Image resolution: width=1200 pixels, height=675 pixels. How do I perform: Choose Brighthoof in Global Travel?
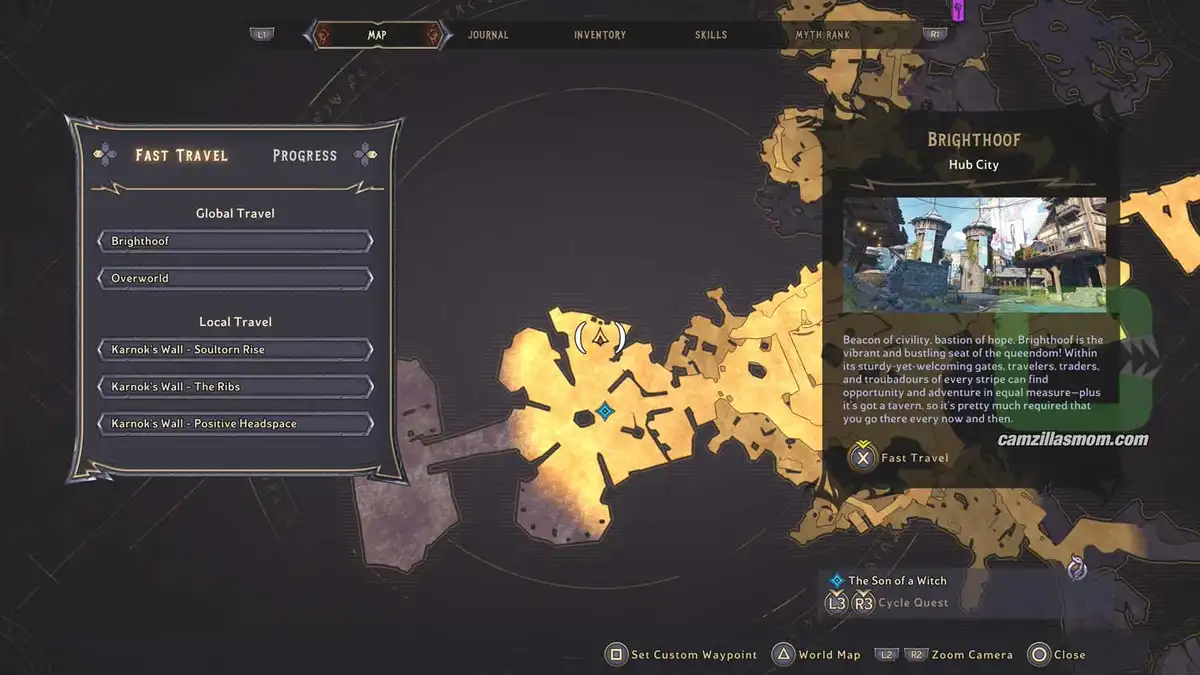pos(236,241)
